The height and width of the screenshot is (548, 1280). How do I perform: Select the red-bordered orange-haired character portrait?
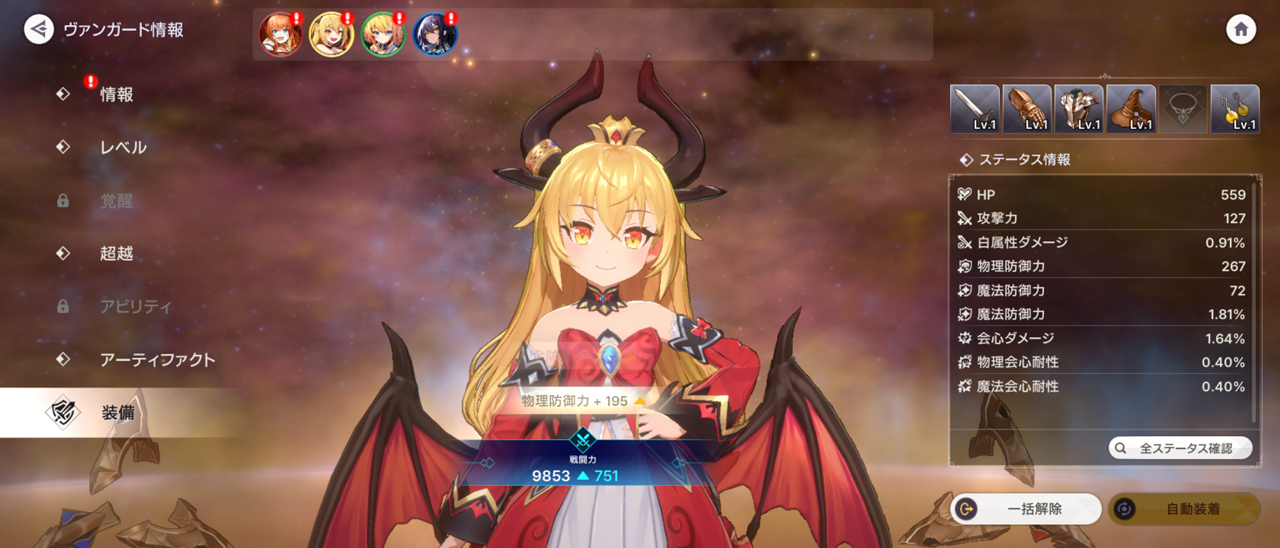click(280, 35)
